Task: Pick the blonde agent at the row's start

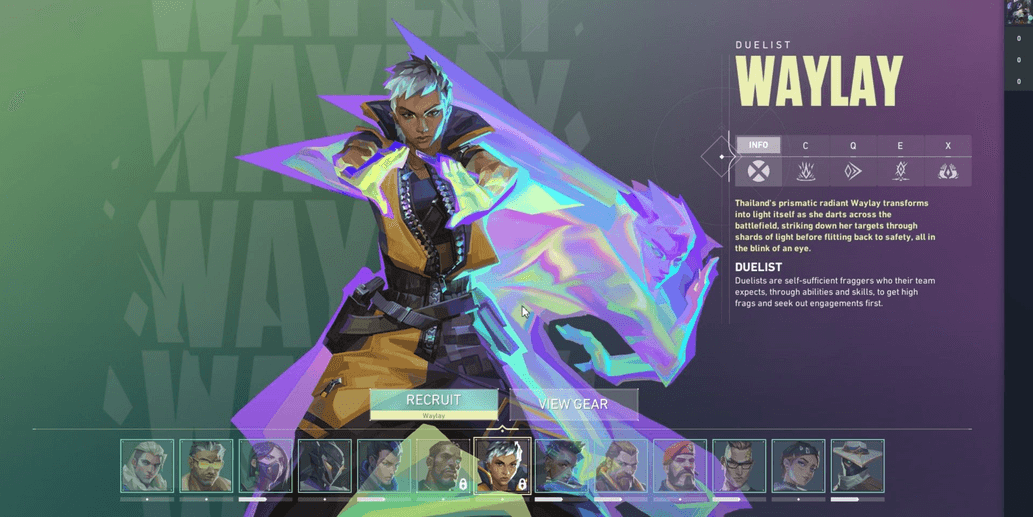Action: coord(147,466)
